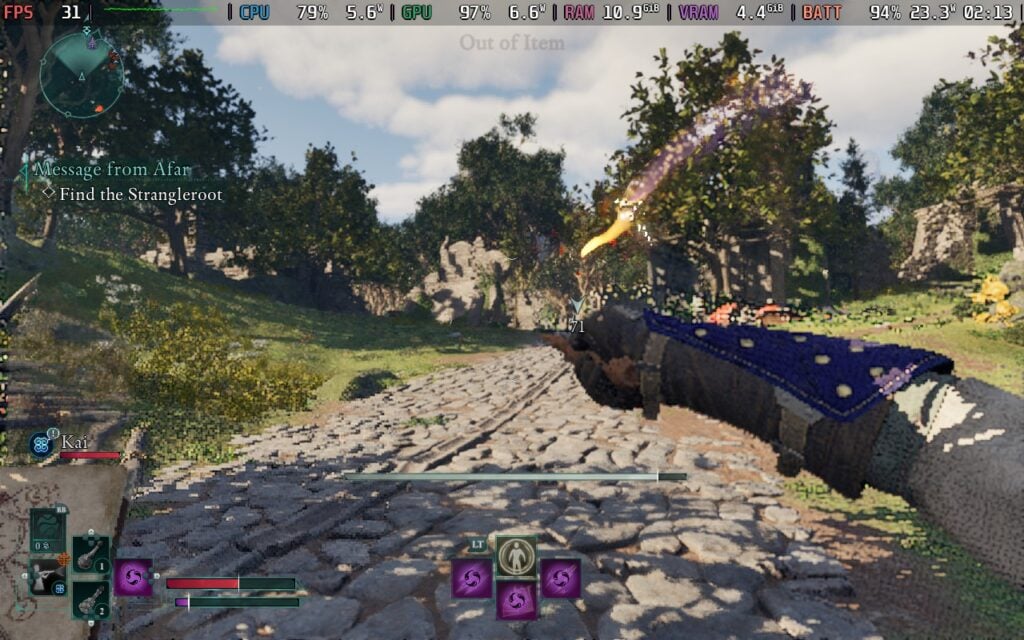1024x640 pixels.
Task: Activate the purple swirl ability beside the health bar
Action: coord(133,578)
